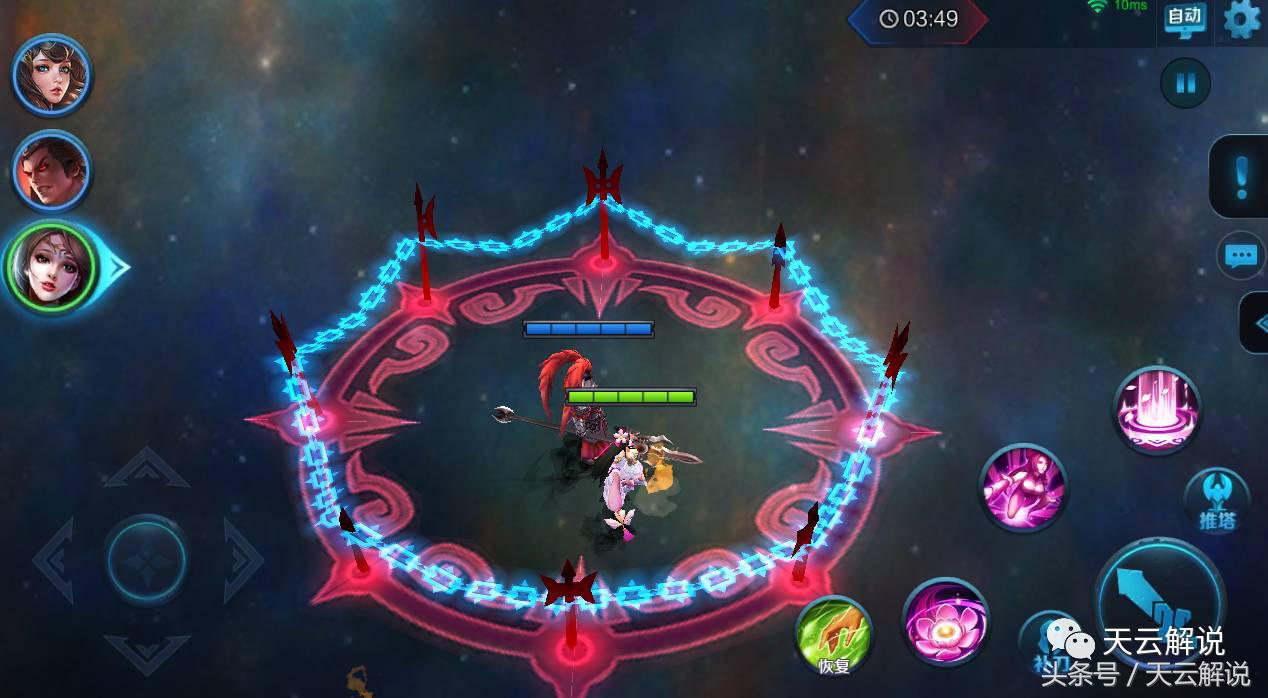This screenshot has height=698, width=1268.
Task: Select the brown-haired heroine portrait
Action: pos(51,76)
